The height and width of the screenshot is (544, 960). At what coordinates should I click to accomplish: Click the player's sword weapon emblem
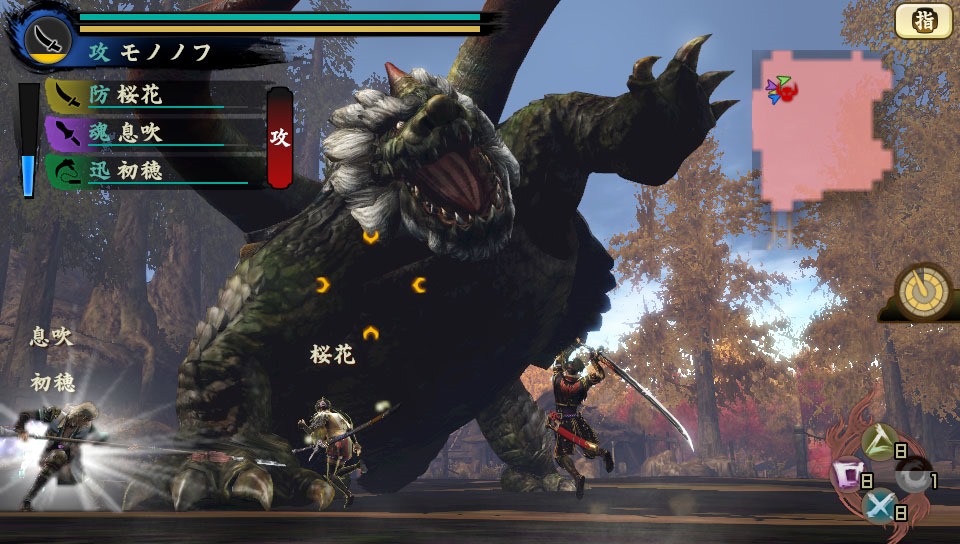(x=47, y=39)
